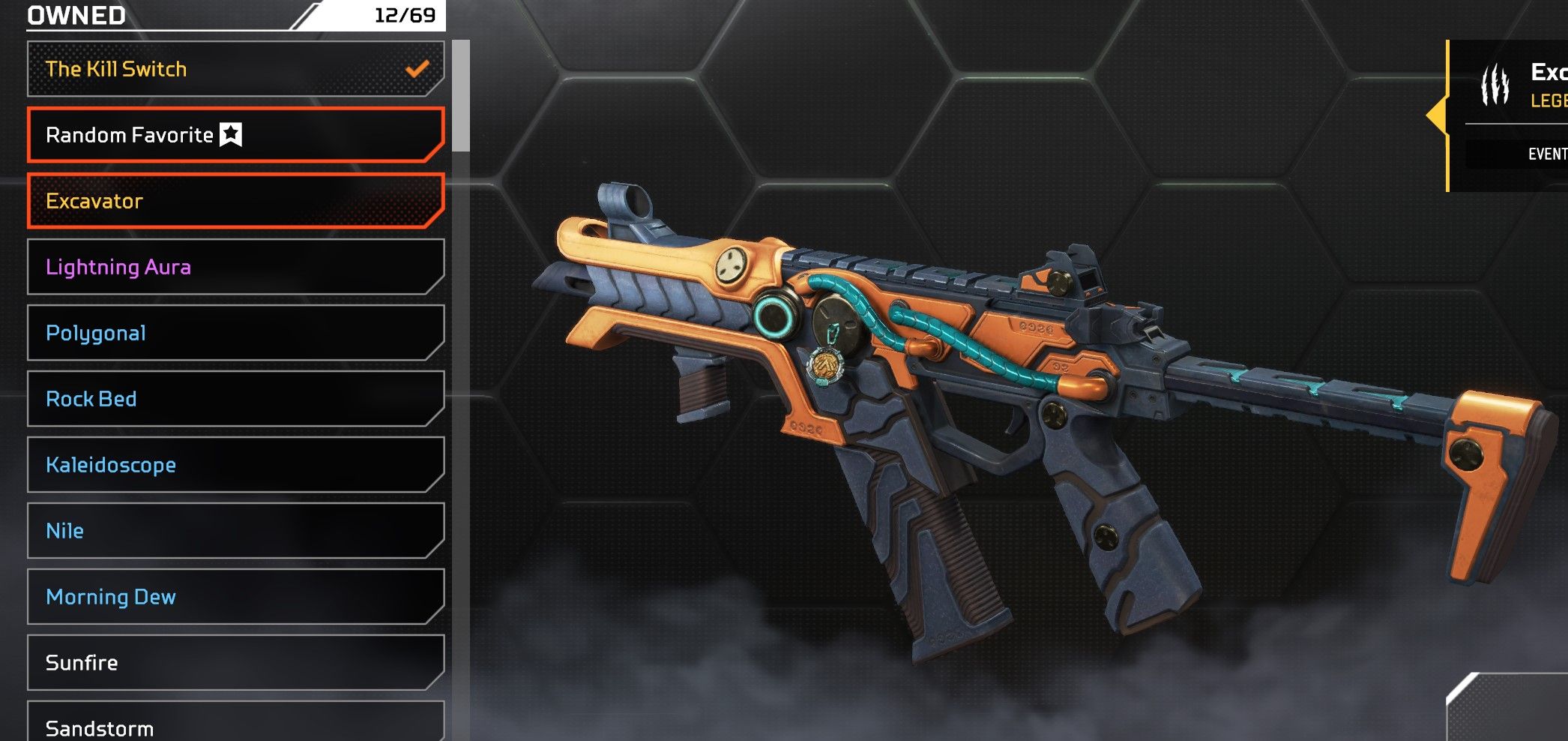Viewport: 1568px width, 741px height.
Task: Select the Polygonal skin
Action: 235,333
